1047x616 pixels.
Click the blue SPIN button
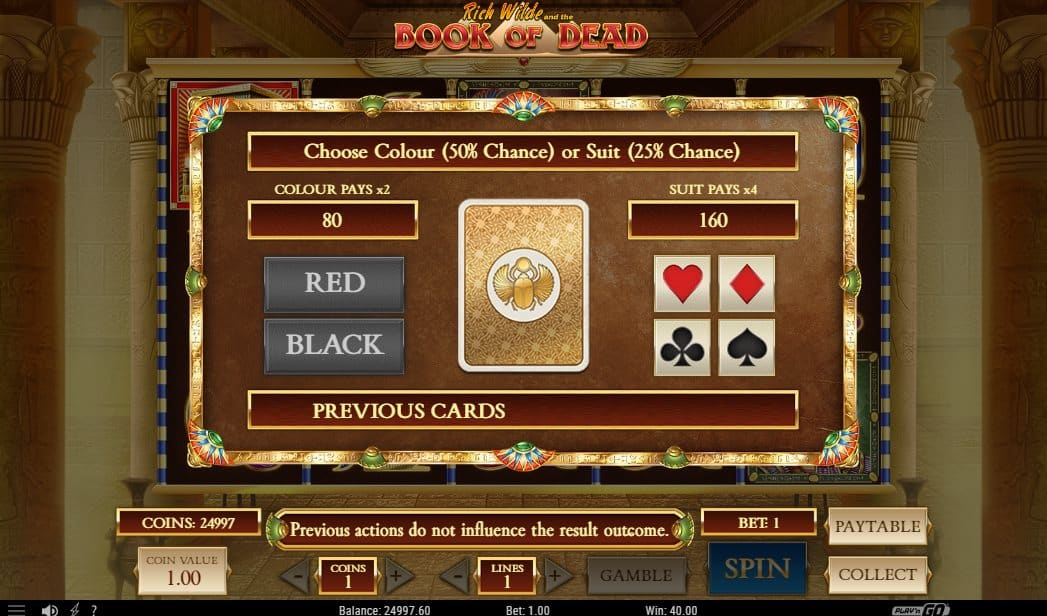click(x=757, y=569)
